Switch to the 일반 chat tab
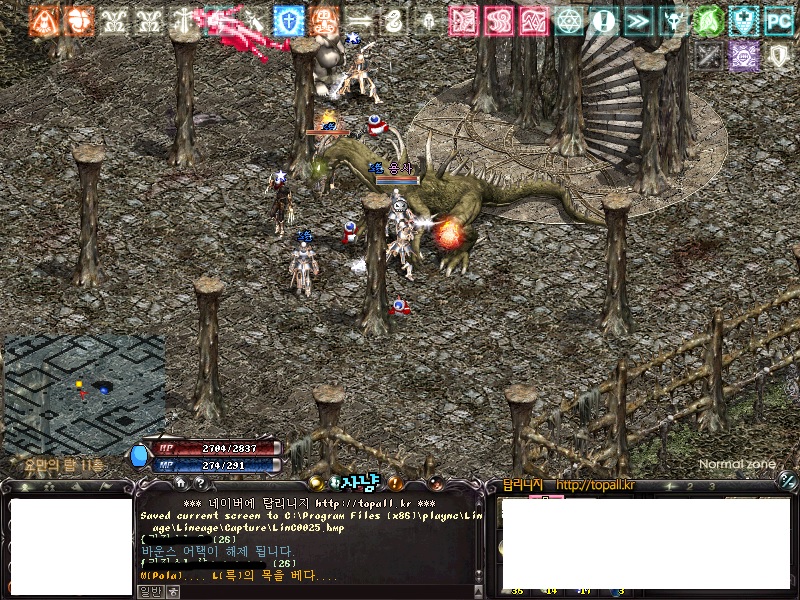This screenshot has width=800, height=600. (x=149, y=592)
